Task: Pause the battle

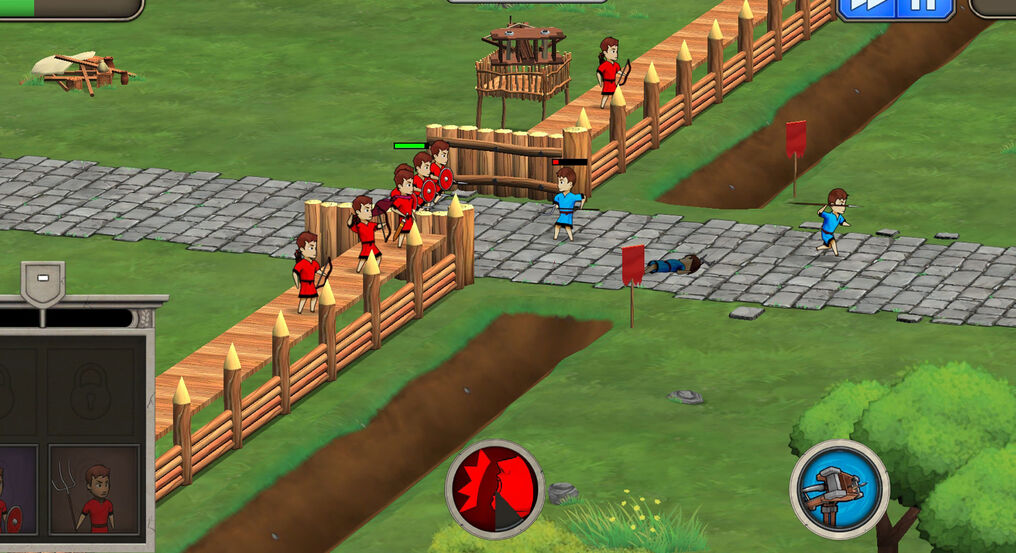Action: (926, 8)
